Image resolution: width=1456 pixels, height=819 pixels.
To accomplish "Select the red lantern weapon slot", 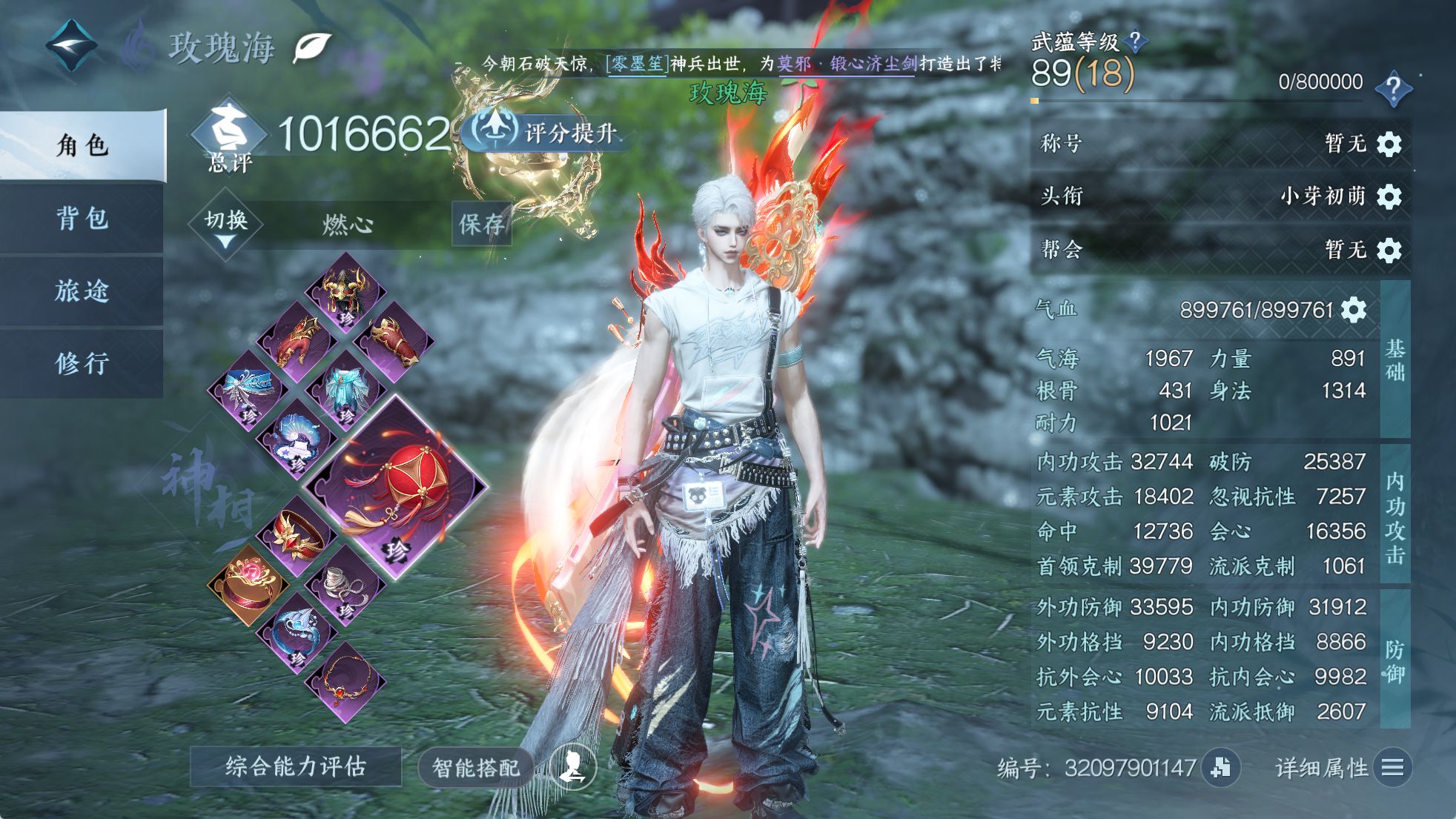I will (x=396, y=487).
